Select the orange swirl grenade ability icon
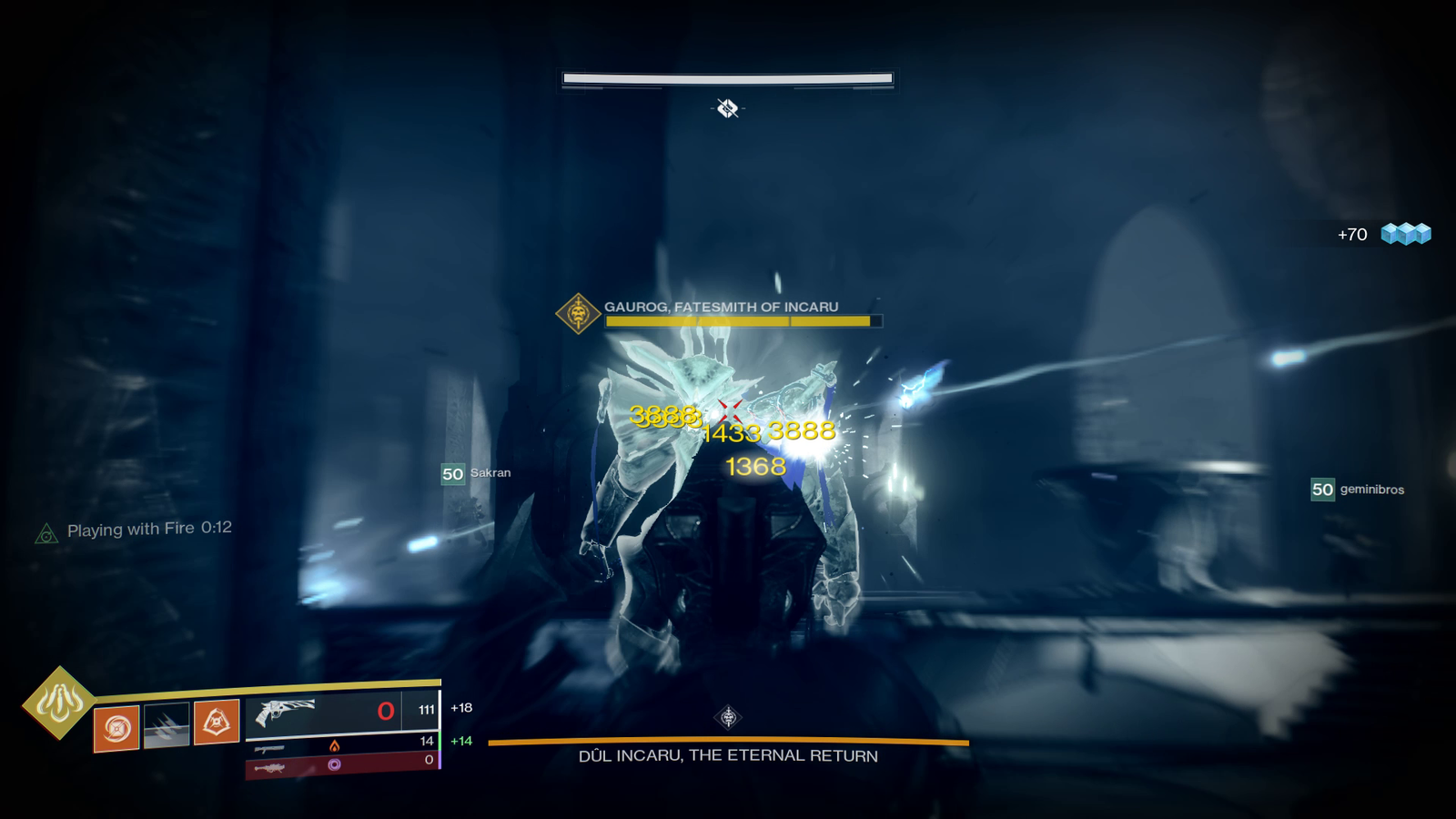 click(116, 728)
